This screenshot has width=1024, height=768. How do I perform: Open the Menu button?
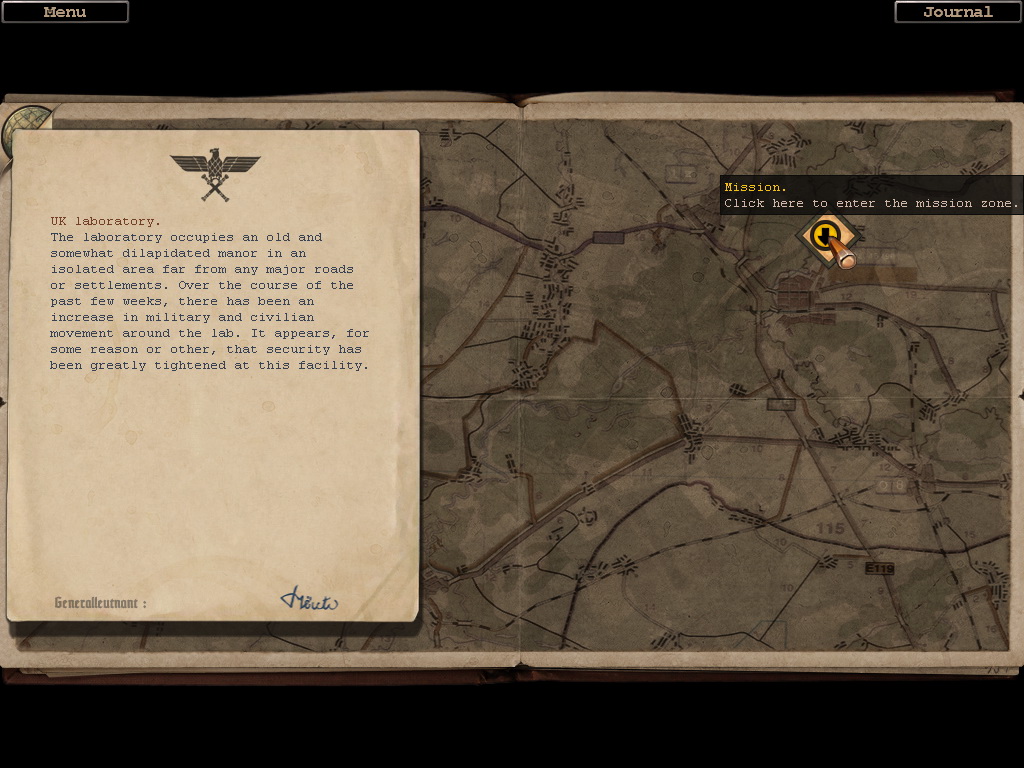65,12
